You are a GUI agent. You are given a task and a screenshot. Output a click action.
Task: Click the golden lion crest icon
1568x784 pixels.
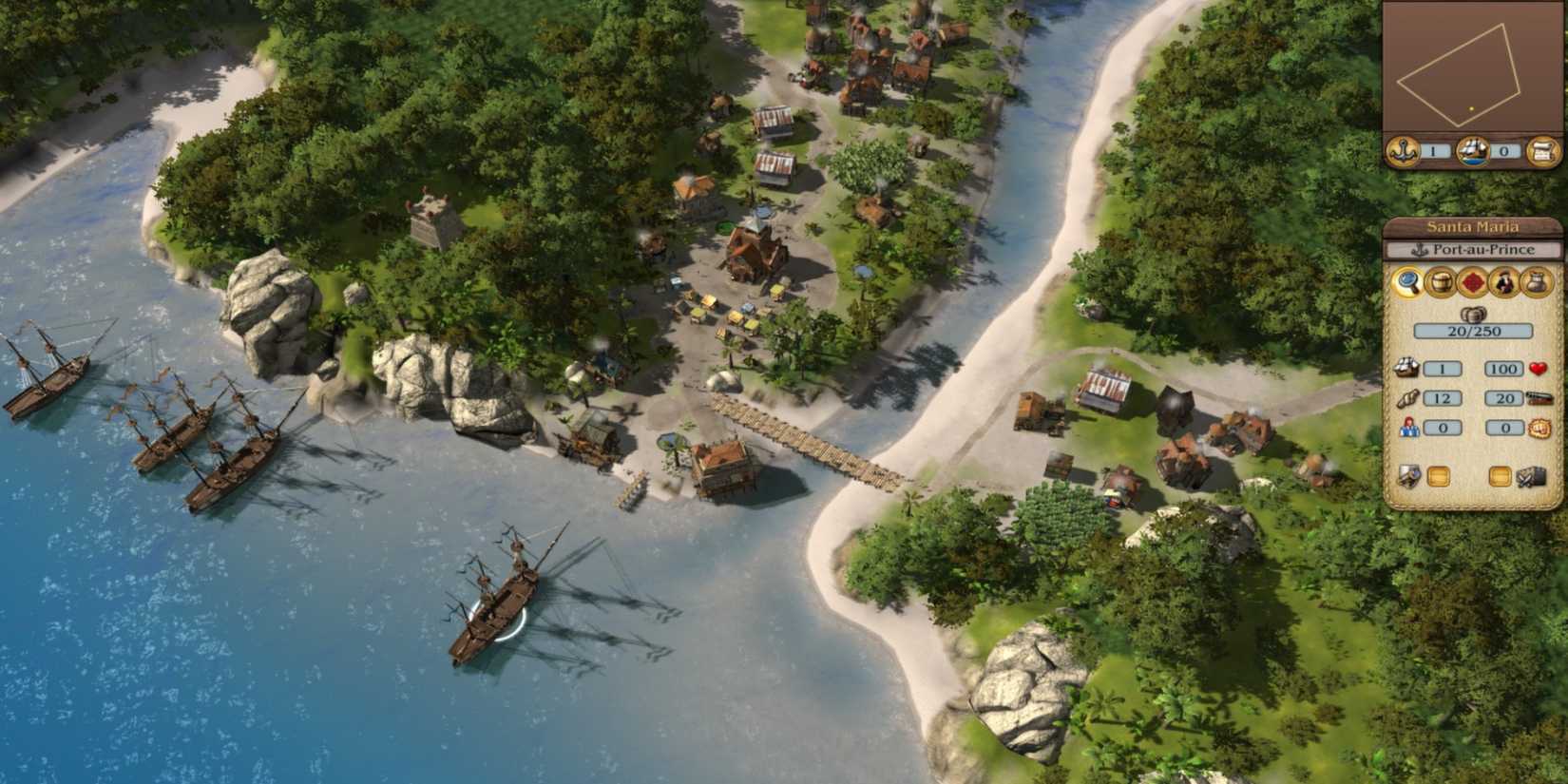click(x=1540, y=428)
